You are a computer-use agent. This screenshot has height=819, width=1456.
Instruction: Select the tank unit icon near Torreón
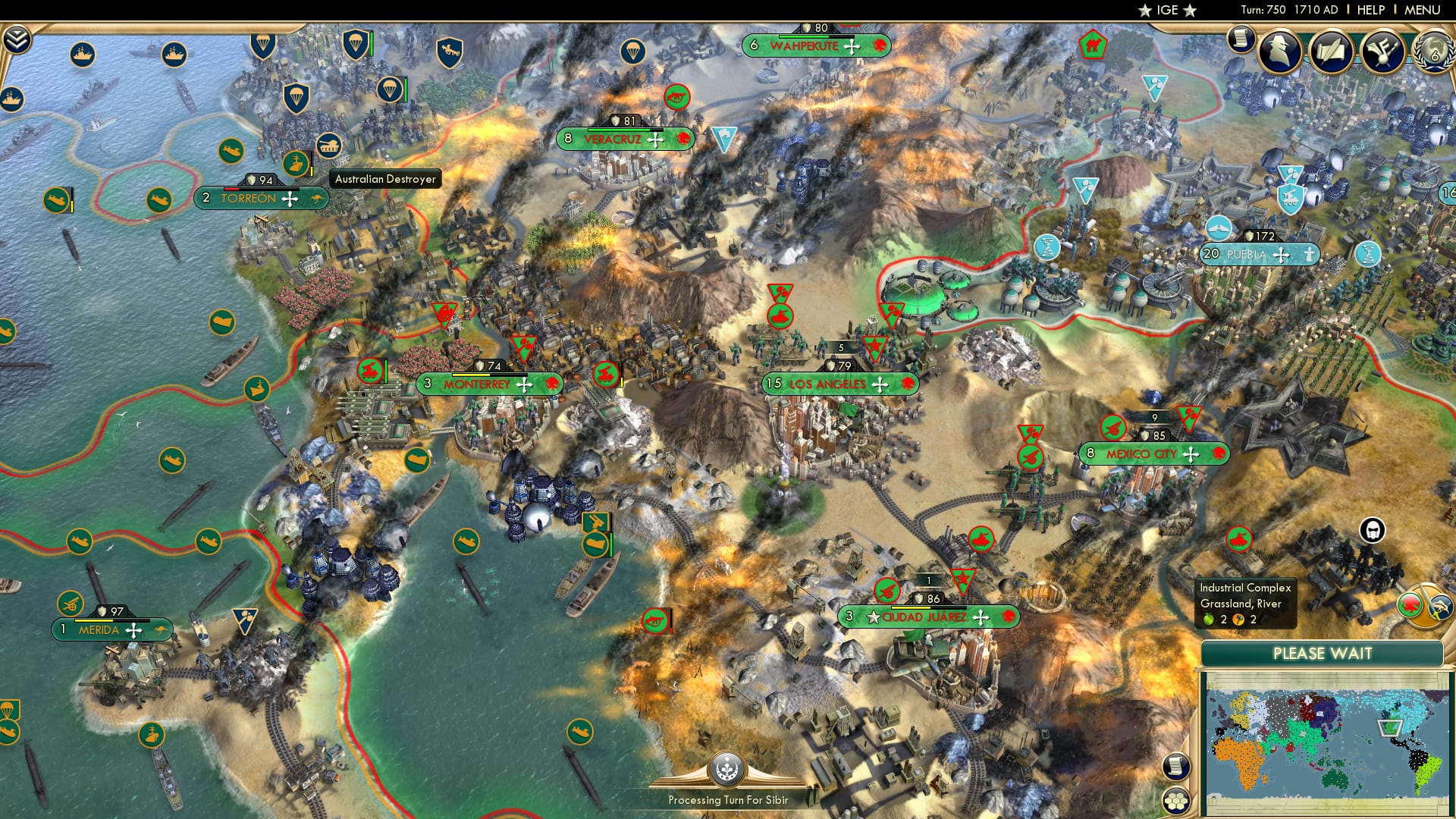tap(328, 146)
